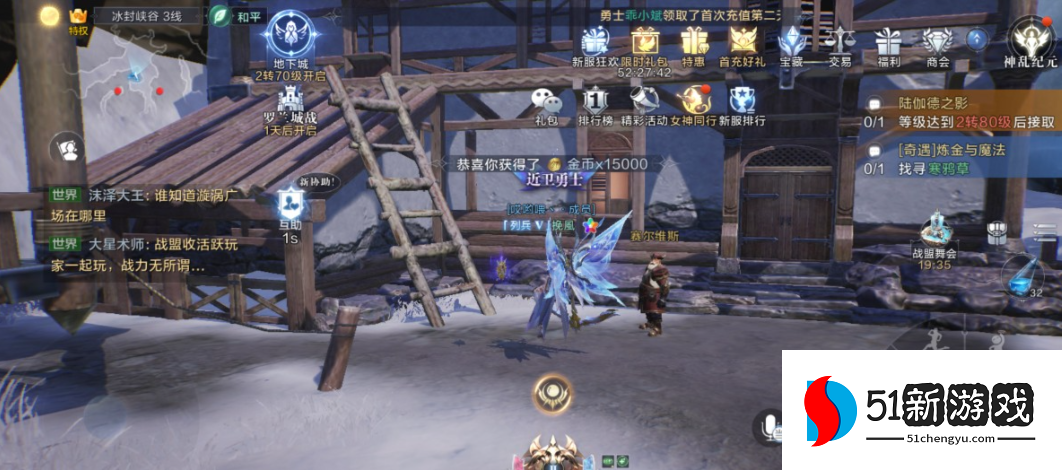Screen dimensions: 1062x470
Task: Open the 交易 trading menu
Action: (x=840, y=42)
